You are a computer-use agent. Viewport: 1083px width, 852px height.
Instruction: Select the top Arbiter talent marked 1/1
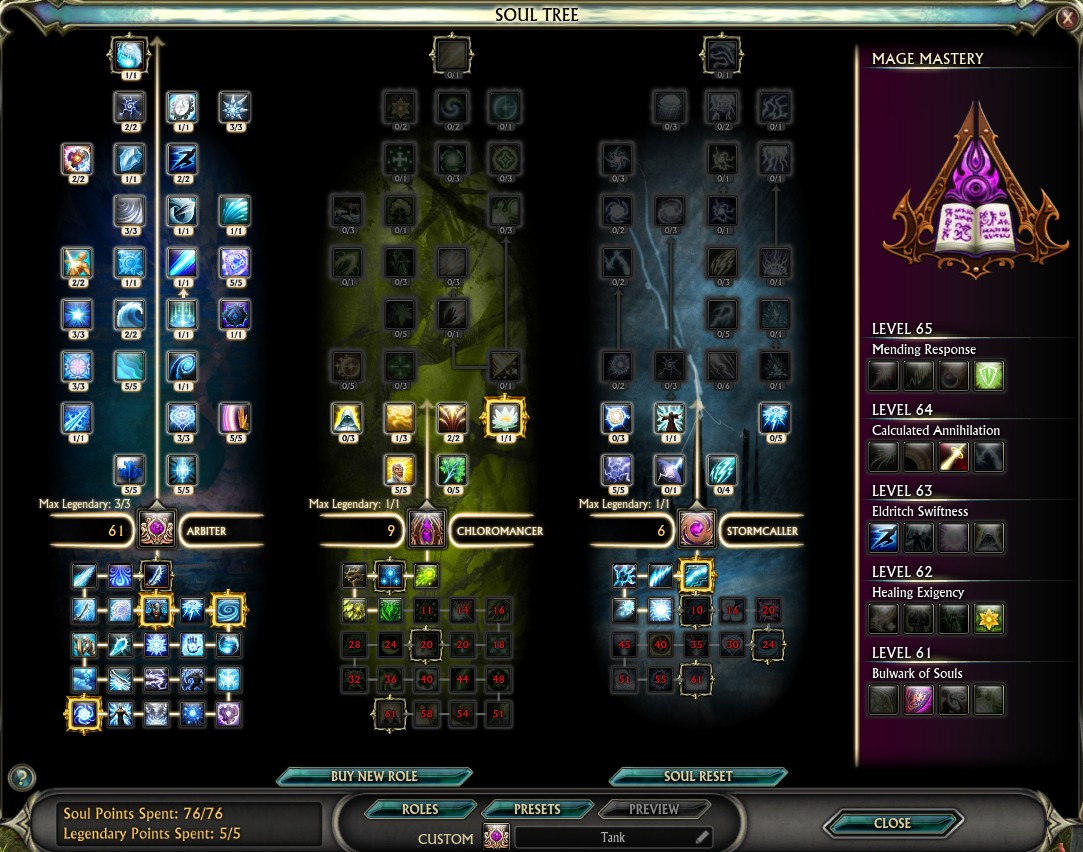point(130,54)
